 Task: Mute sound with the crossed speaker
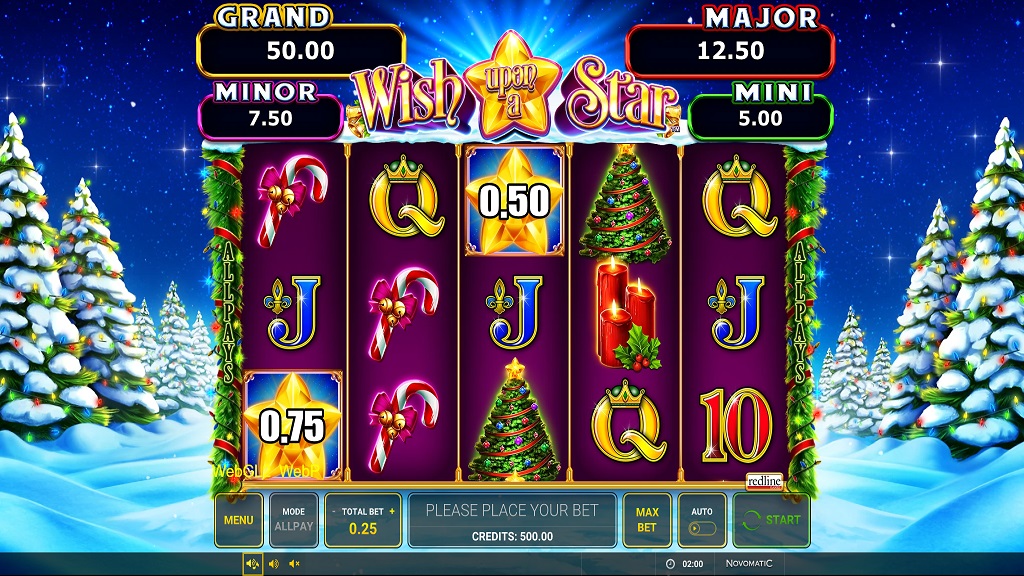[x=294, y=565]
